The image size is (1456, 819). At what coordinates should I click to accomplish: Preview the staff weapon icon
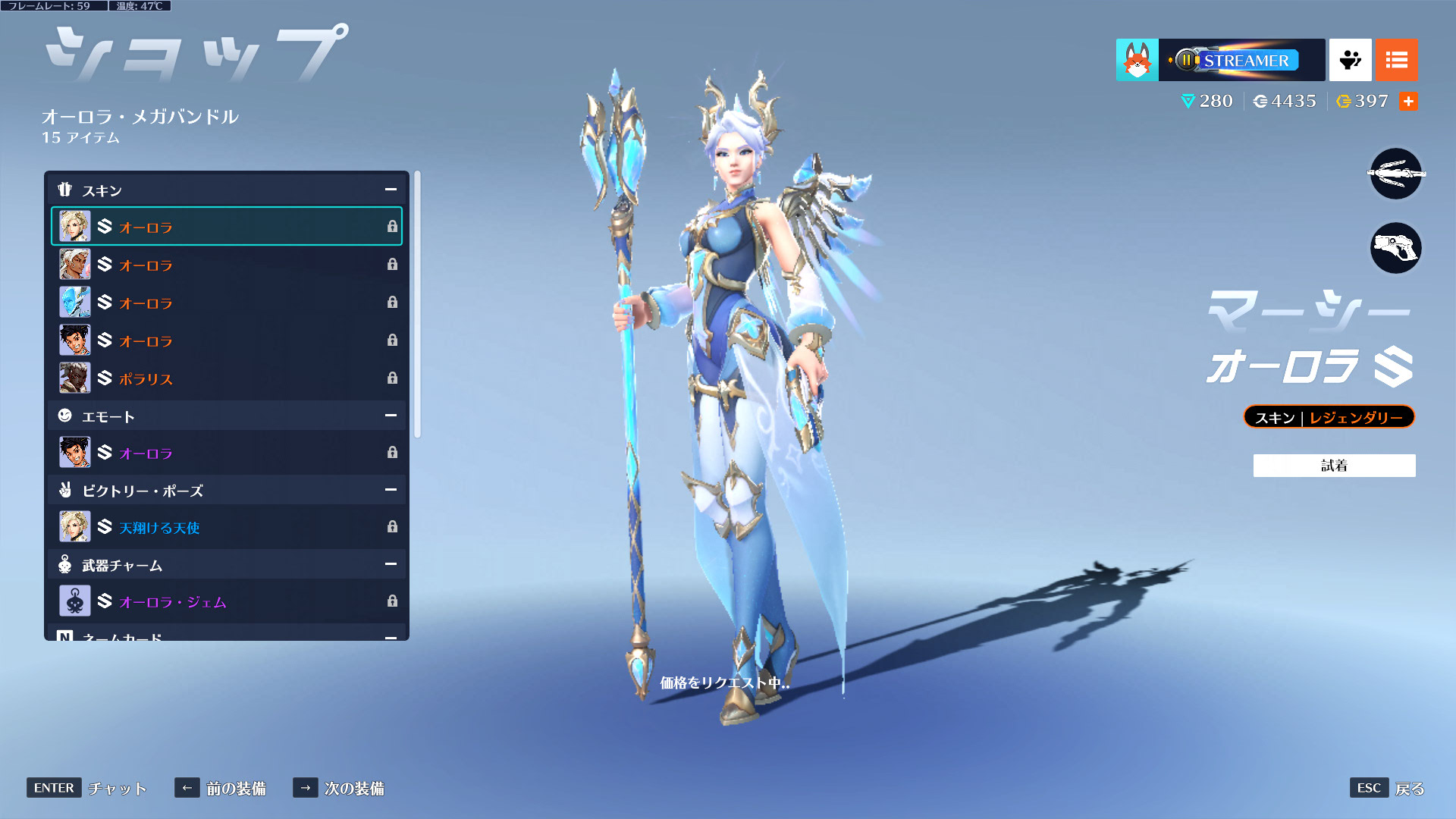point(1395,174)
